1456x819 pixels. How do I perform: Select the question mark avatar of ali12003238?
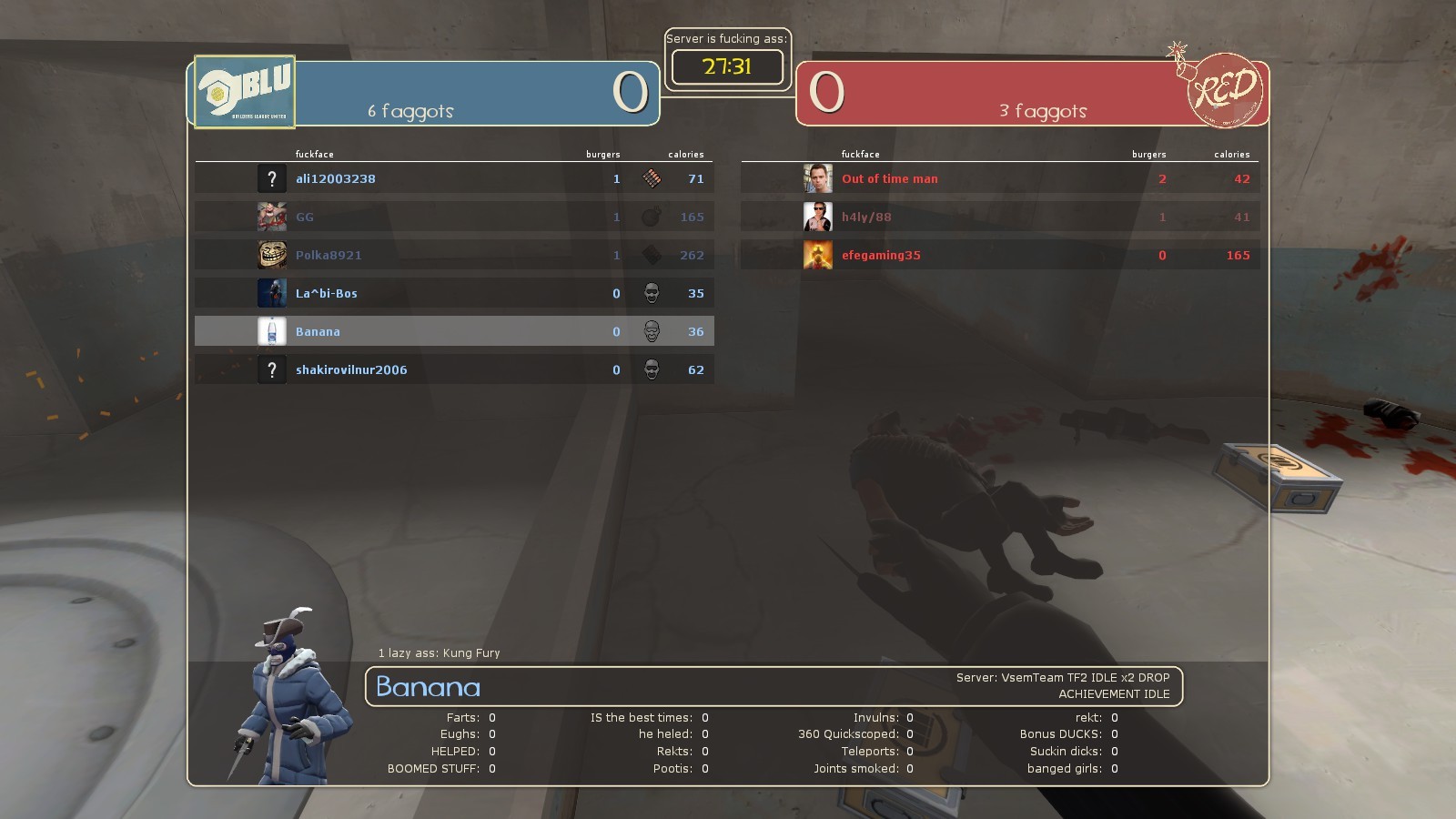[272, 178]
